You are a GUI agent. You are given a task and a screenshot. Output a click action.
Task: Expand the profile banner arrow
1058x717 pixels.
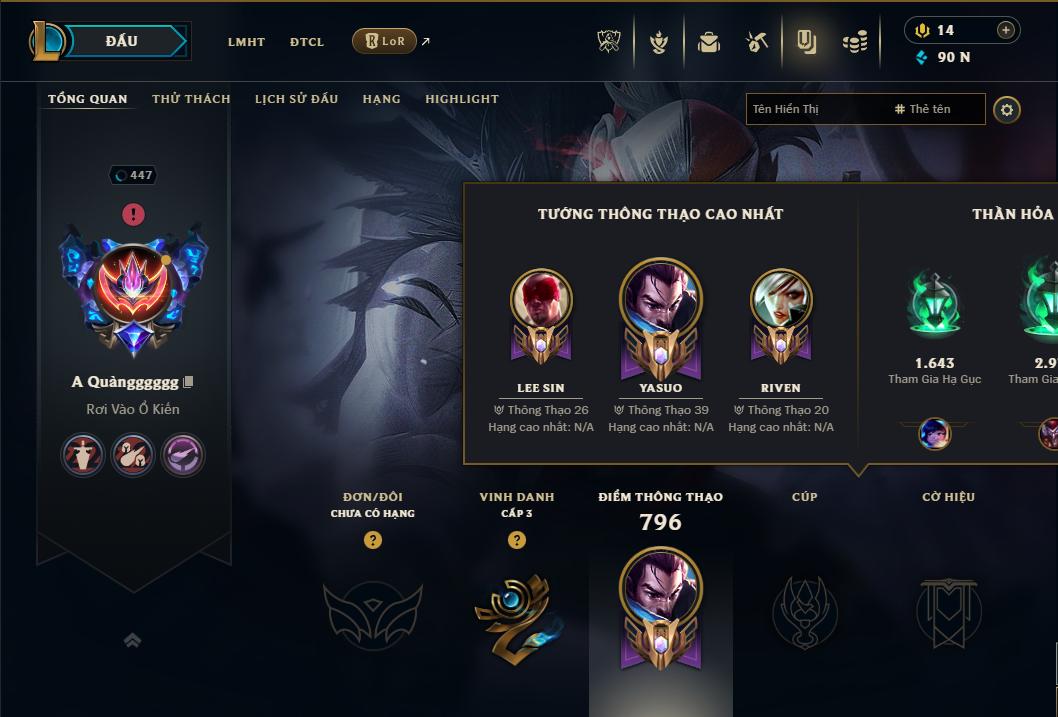click(132, 640)
